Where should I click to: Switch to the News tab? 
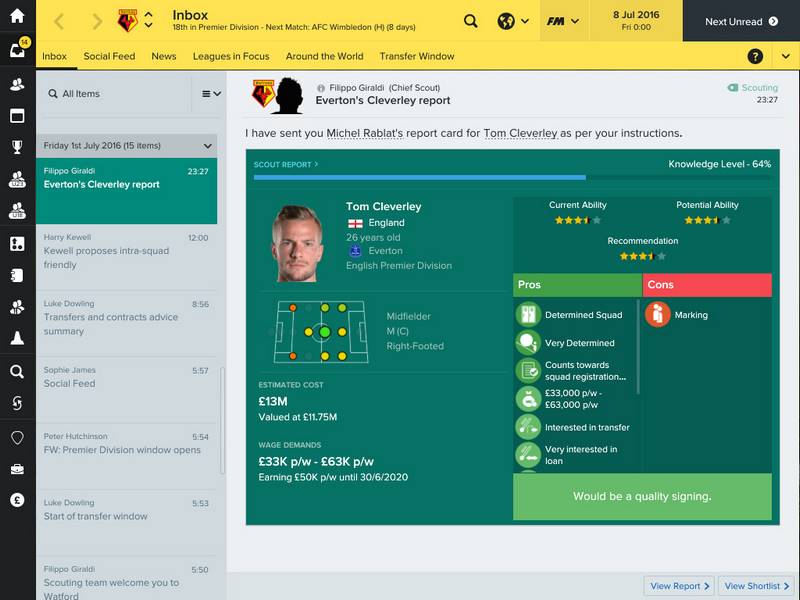click(164, 56)
